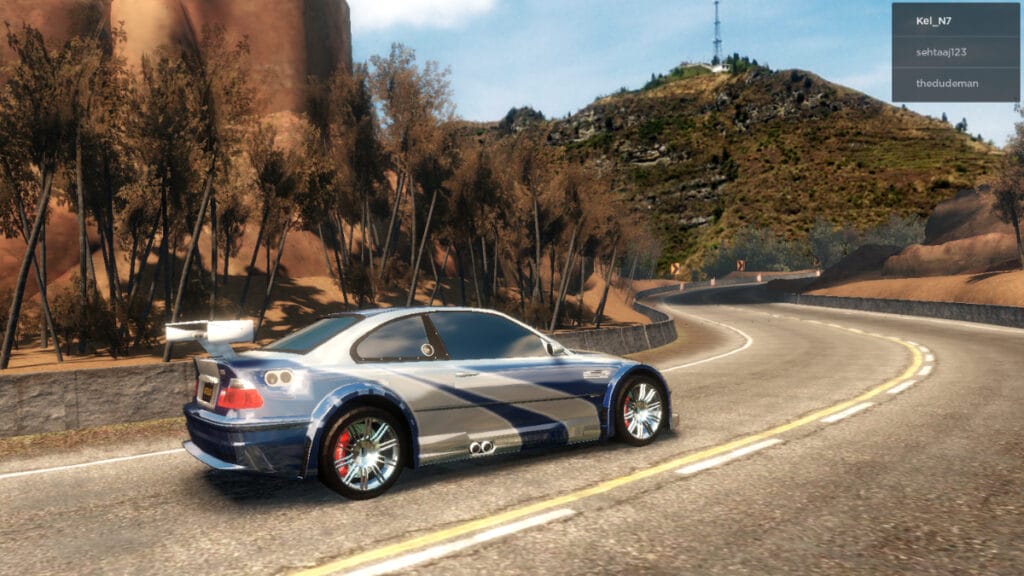Viewport: 1024px width, 576px height.
Task: Choose the sehtaaj123 row in the player list
Action: (955, 51)
